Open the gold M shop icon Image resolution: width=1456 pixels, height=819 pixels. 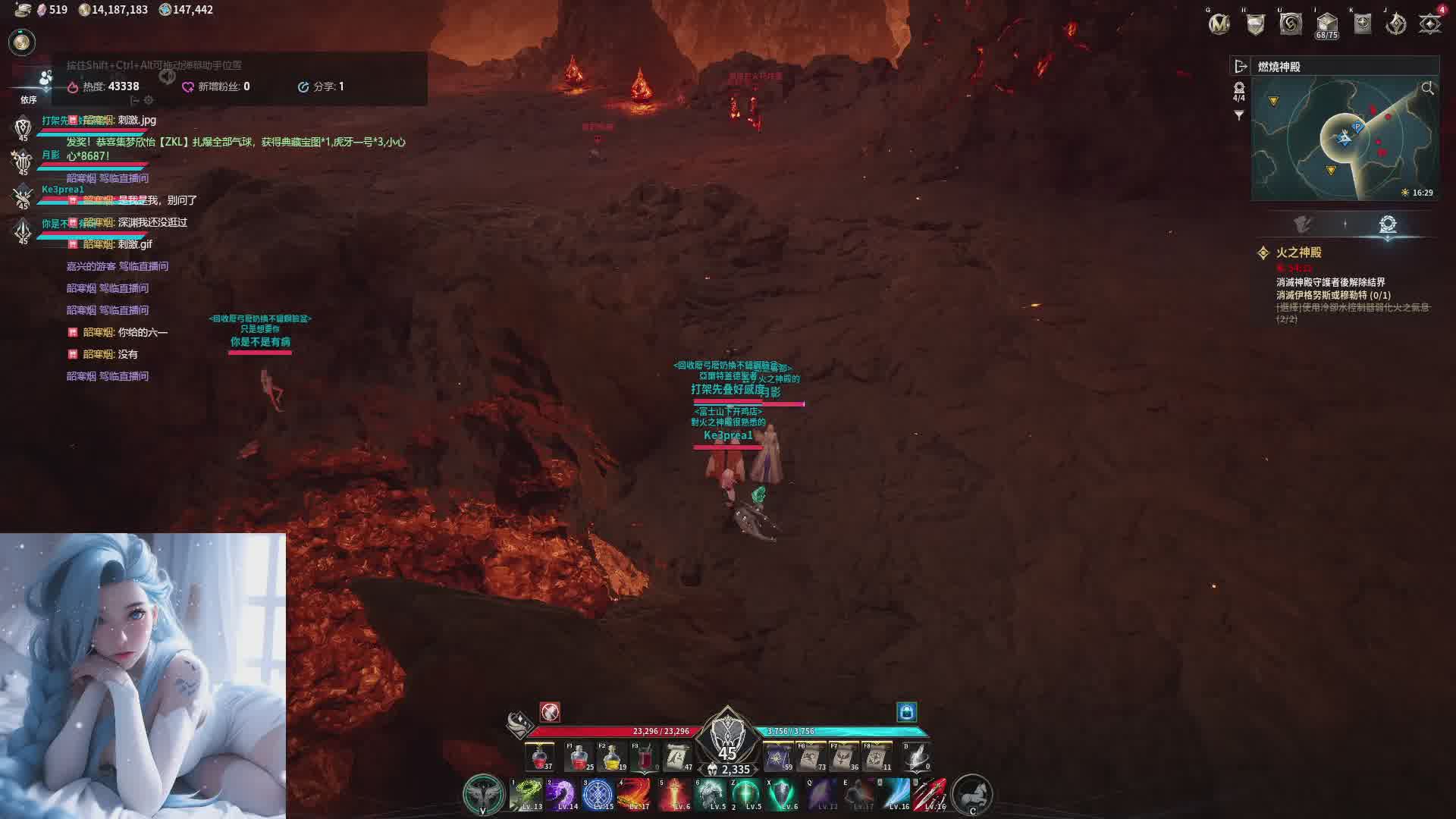pos(1219,24)
